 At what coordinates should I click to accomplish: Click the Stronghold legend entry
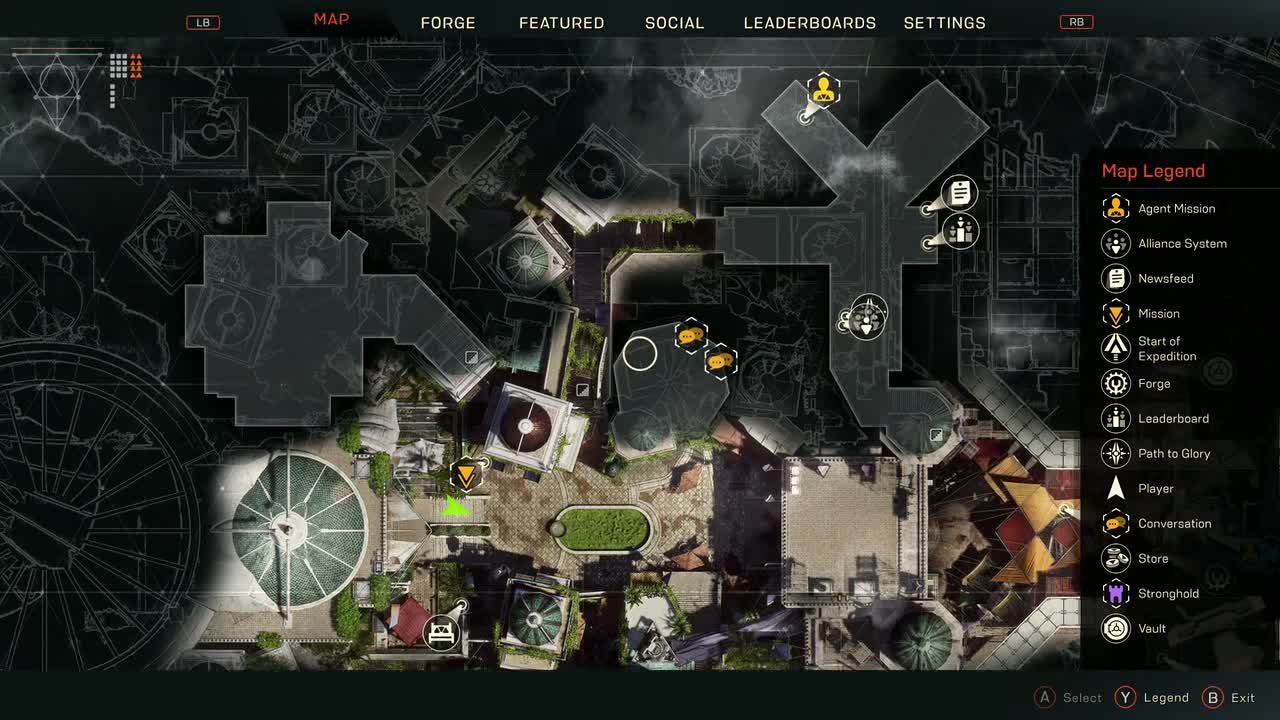coord(1167,594)
